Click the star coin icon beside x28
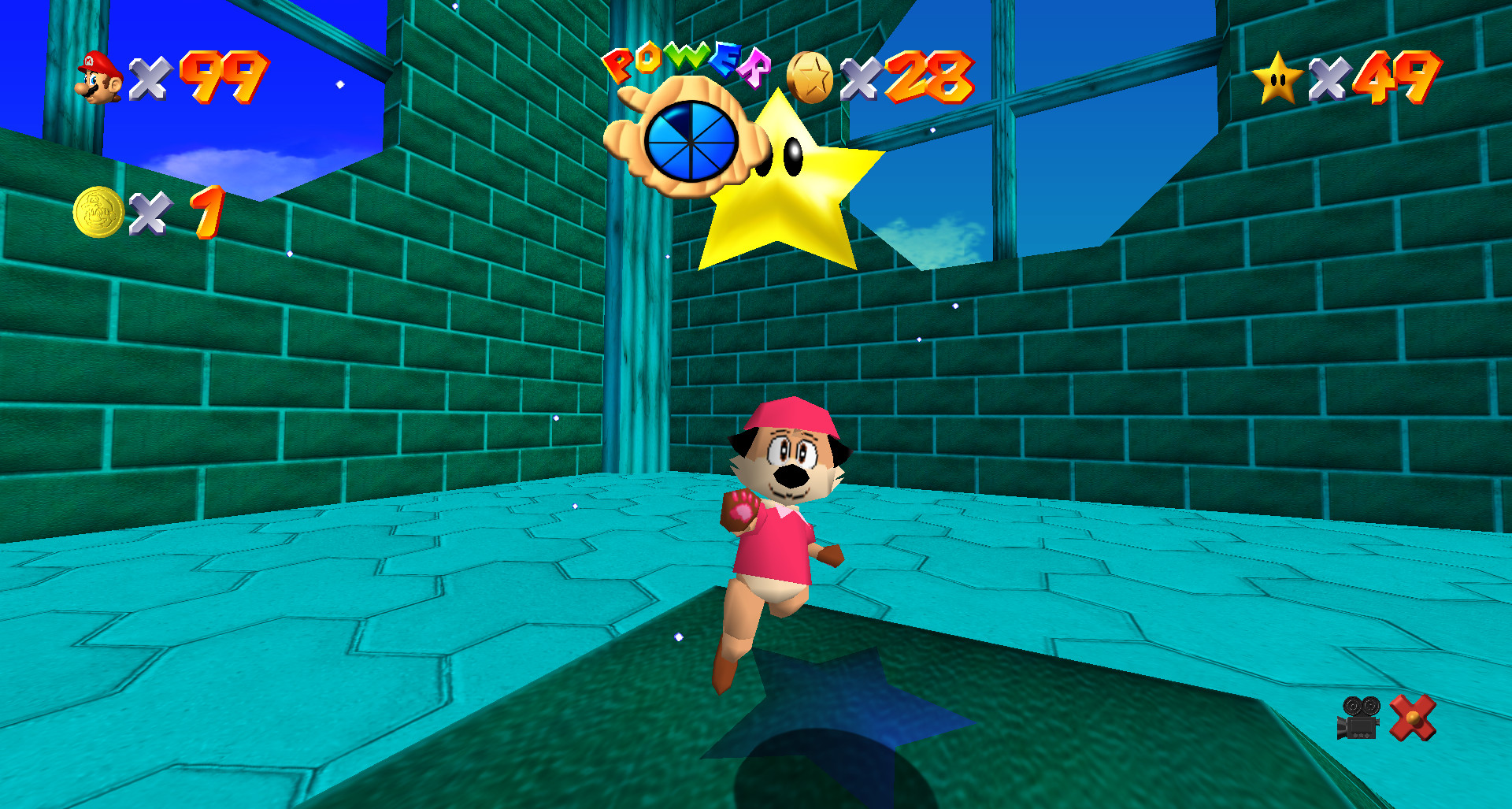 [x=811, y=76]
